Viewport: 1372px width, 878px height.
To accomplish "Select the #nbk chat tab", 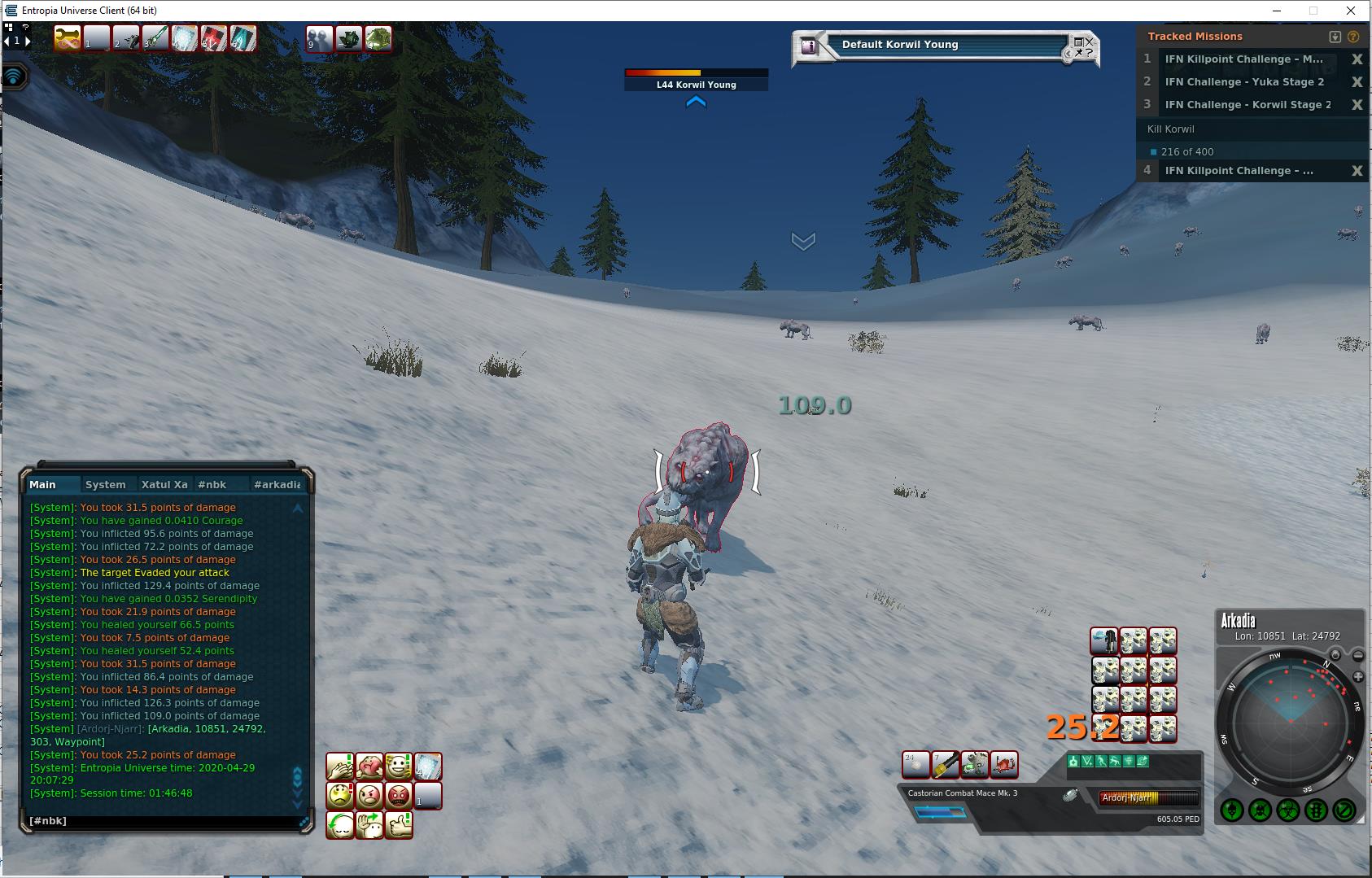I will [212, 485].
